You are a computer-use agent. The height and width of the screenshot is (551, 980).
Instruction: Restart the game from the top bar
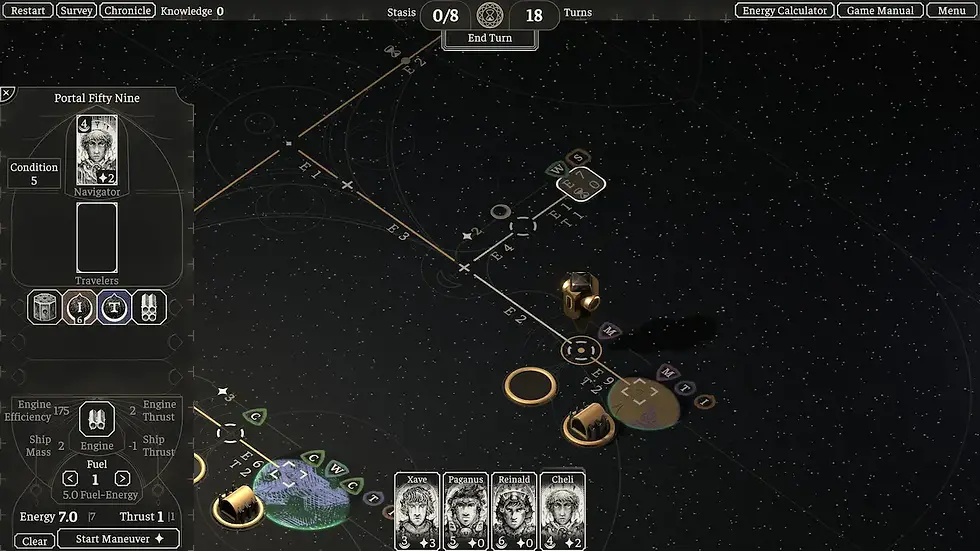tap(27, 11)
